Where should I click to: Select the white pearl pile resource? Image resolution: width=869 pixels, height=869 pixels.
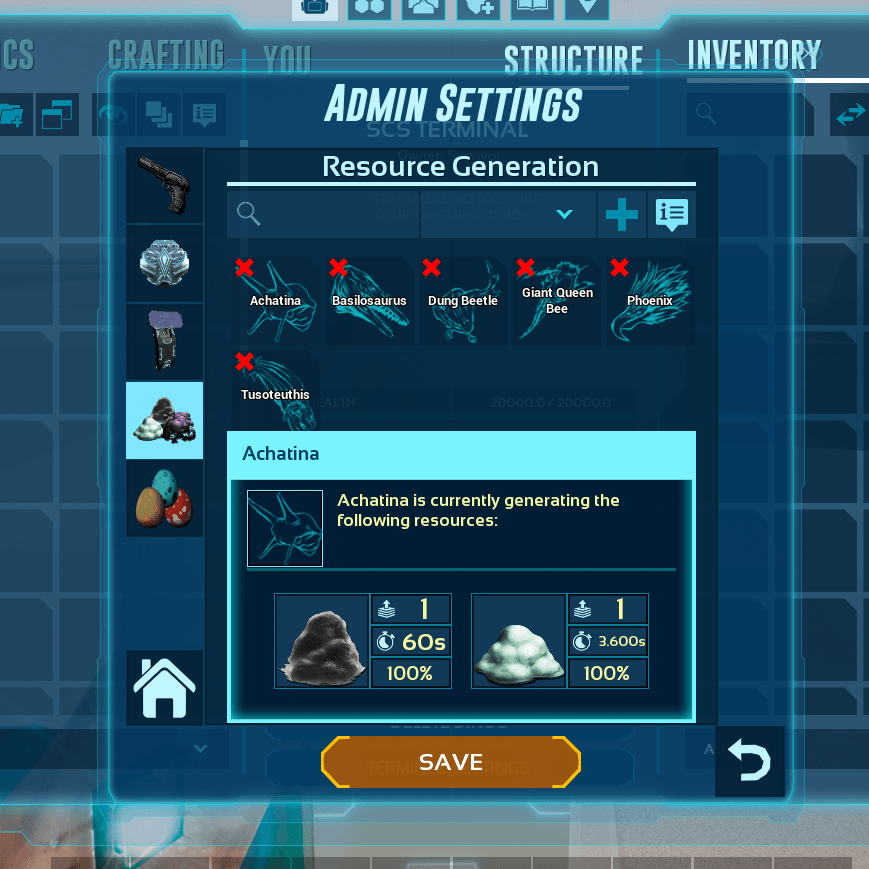(520, 642)
